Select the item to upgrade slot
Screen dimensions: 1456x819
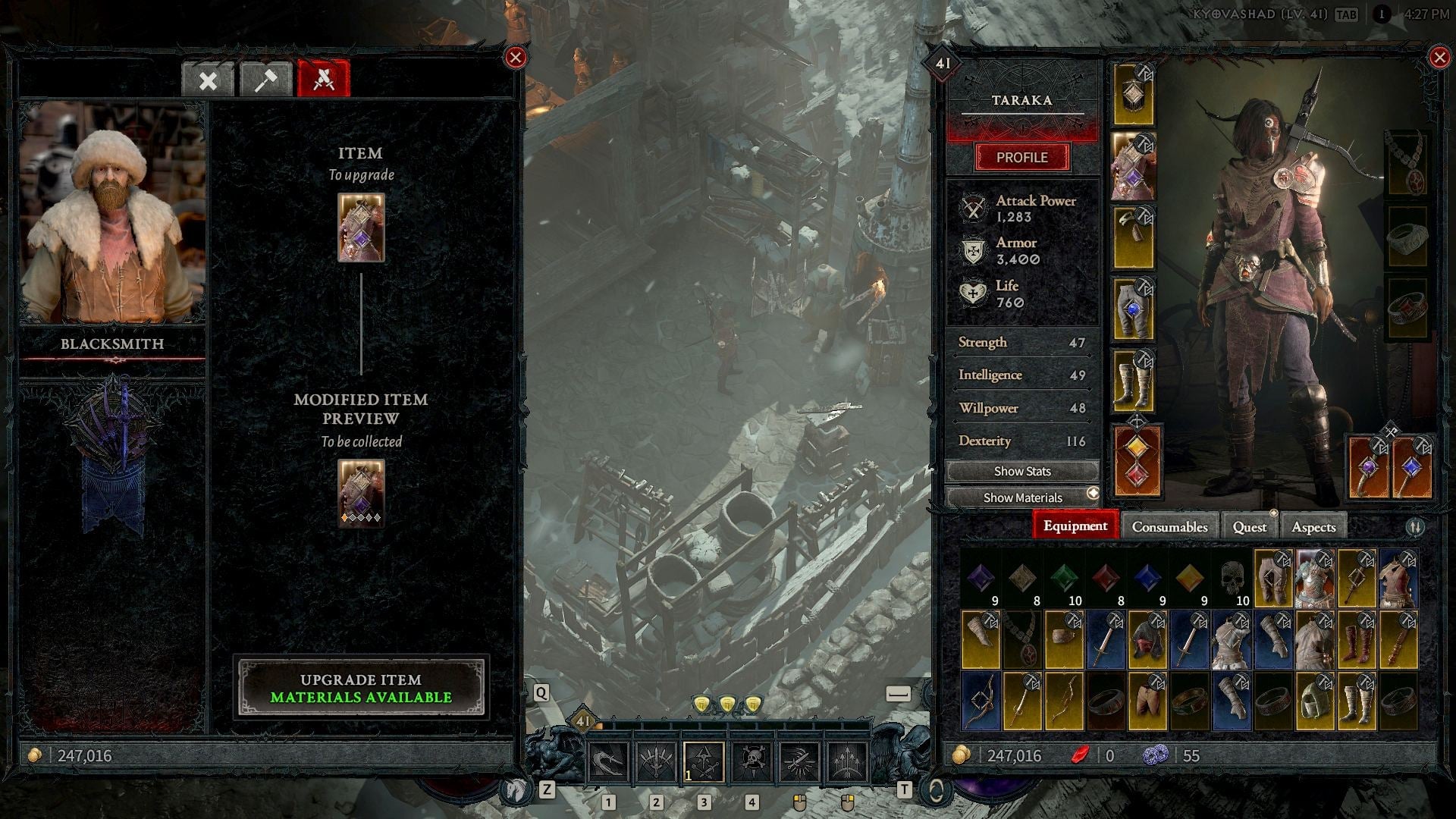pyautogui.click(x=361, y=227)
